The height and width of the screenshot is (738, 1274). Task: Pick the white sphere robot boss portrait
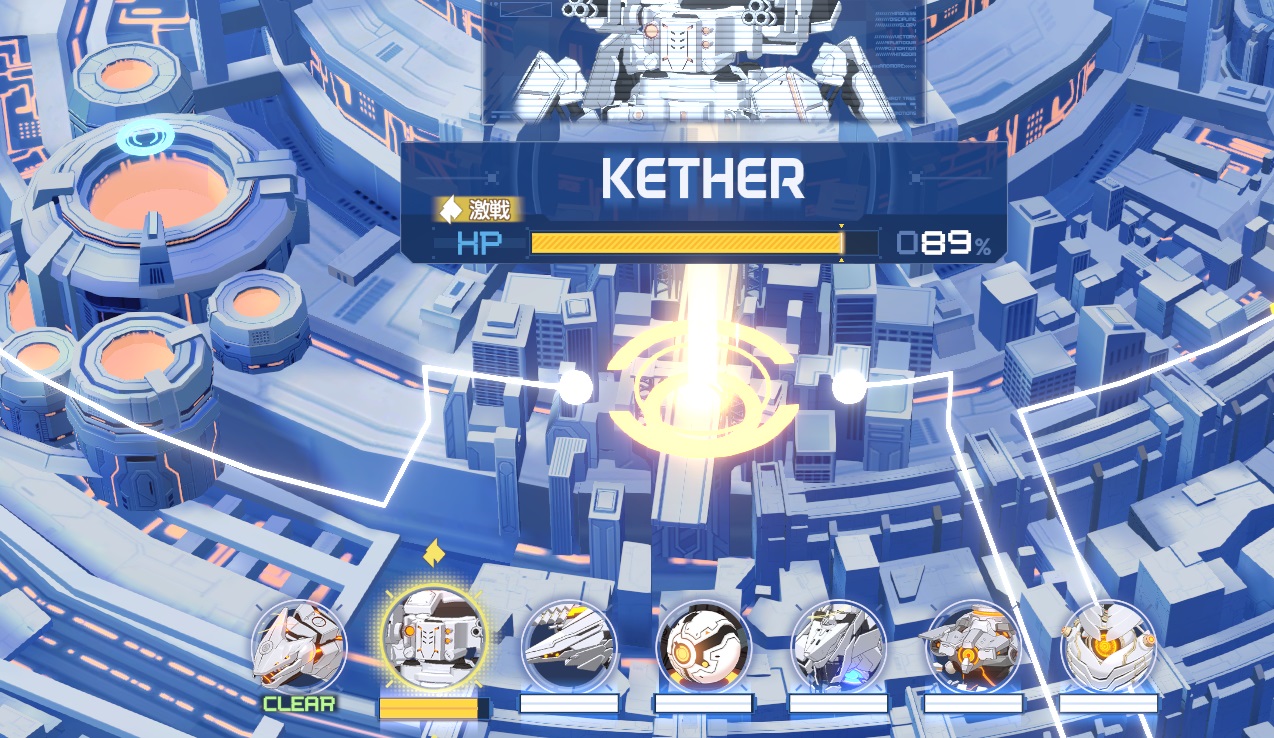coord(704,646)
